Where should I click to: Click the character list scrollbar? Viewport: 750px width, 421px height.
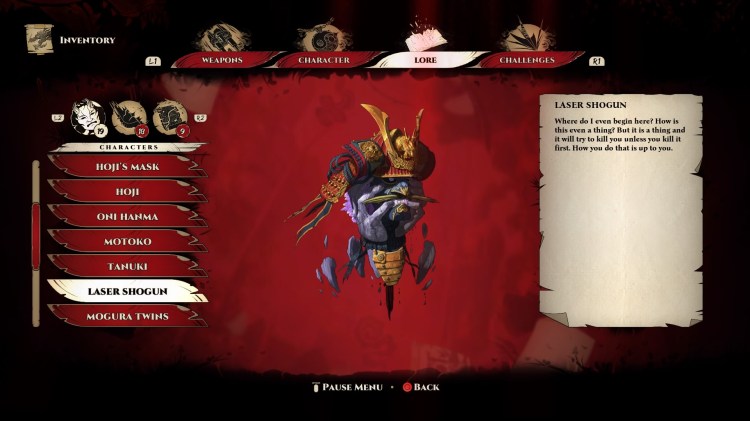click(x=37, y=240)
